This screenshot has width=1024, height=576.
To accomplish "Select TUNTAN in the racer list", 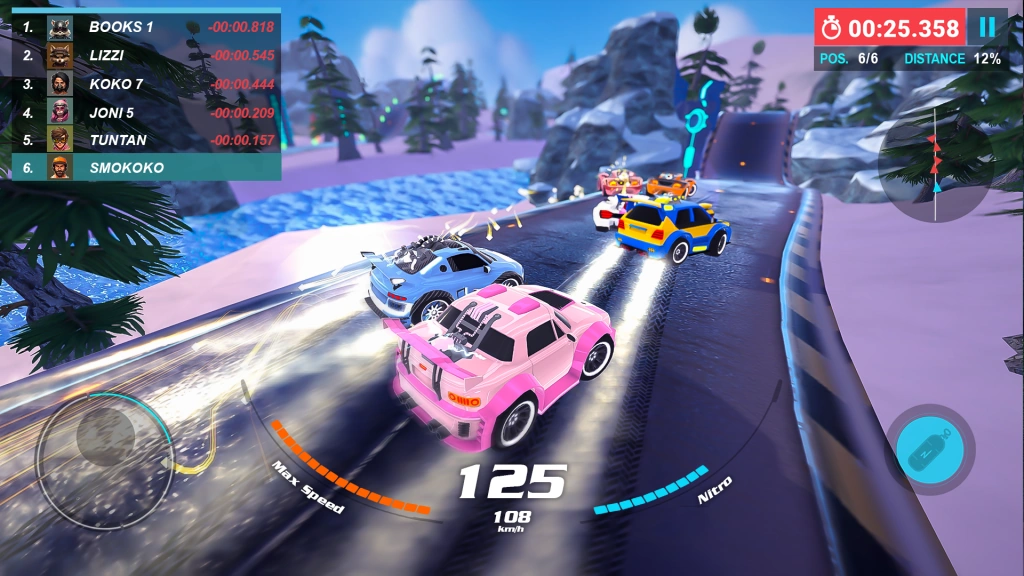I will click(146, 140).
